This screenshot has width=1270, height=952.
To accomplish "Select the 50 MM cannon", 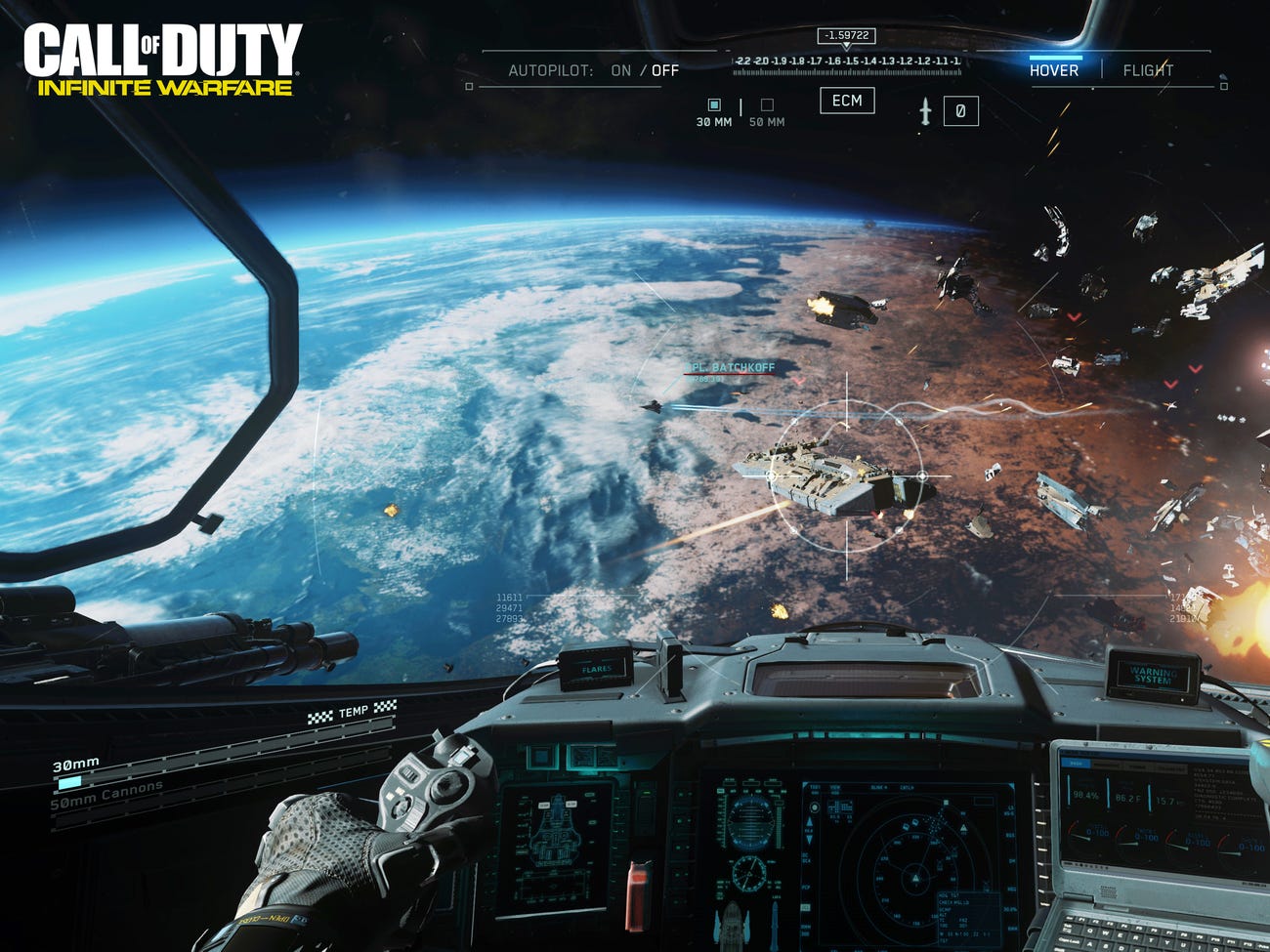I will pos(767,105).
